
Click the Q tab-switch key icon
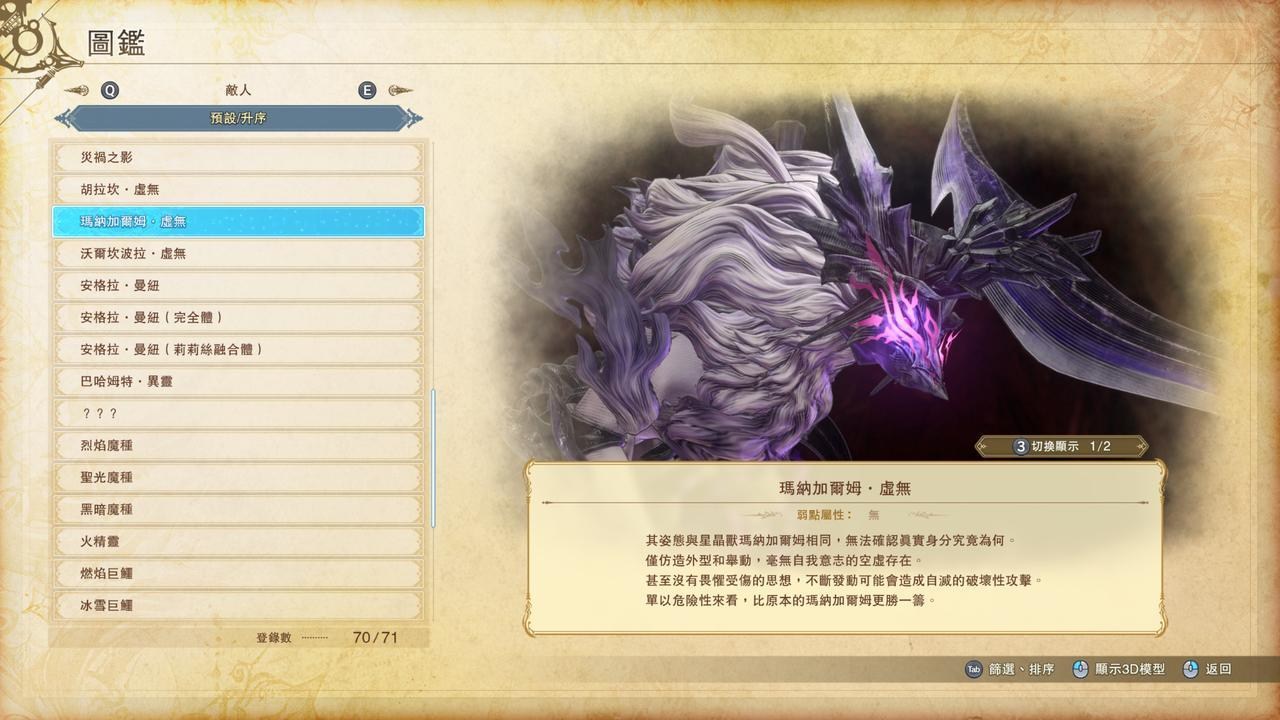110,90
